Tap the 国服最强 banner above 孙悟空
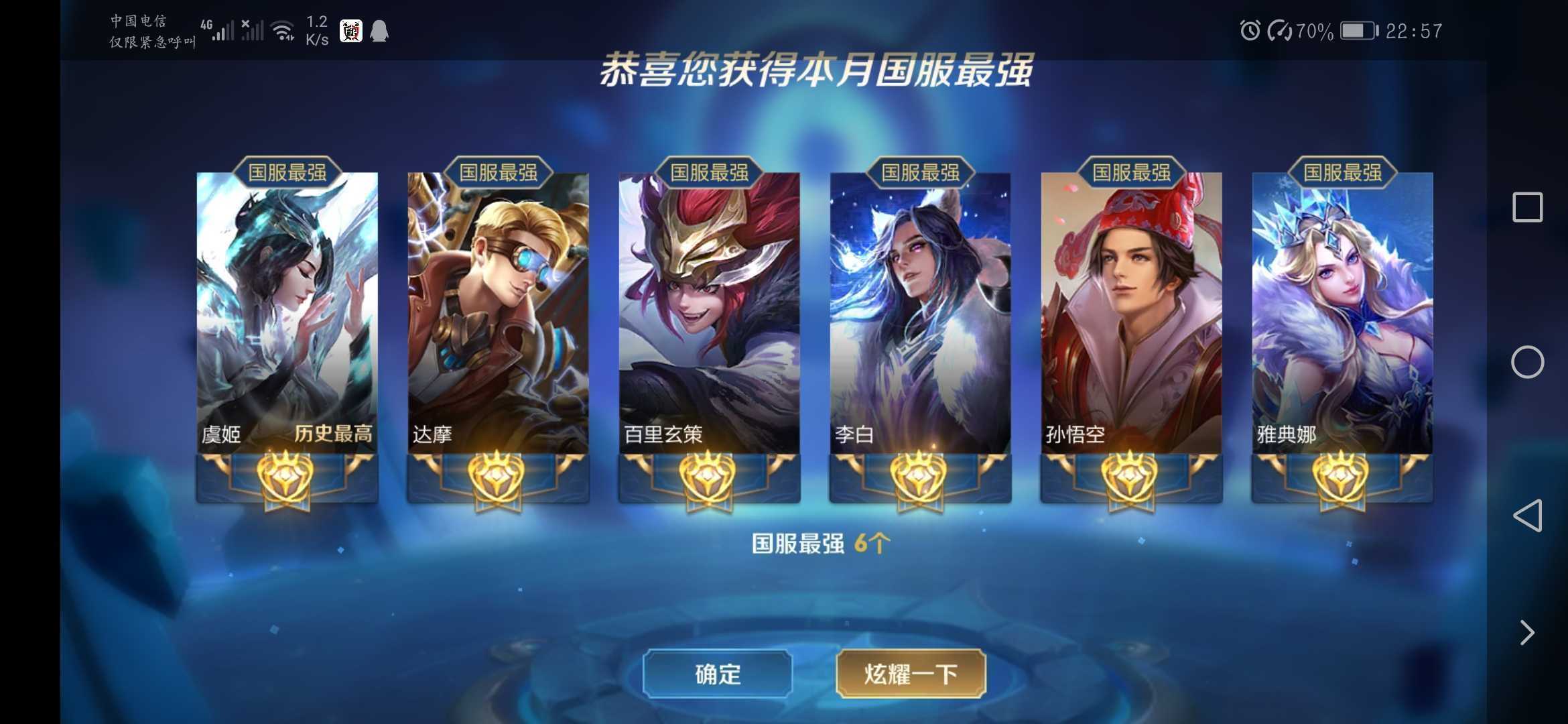Image resolution: width=1568 pixels, height=724 pixels. [x=1131, y=172]
